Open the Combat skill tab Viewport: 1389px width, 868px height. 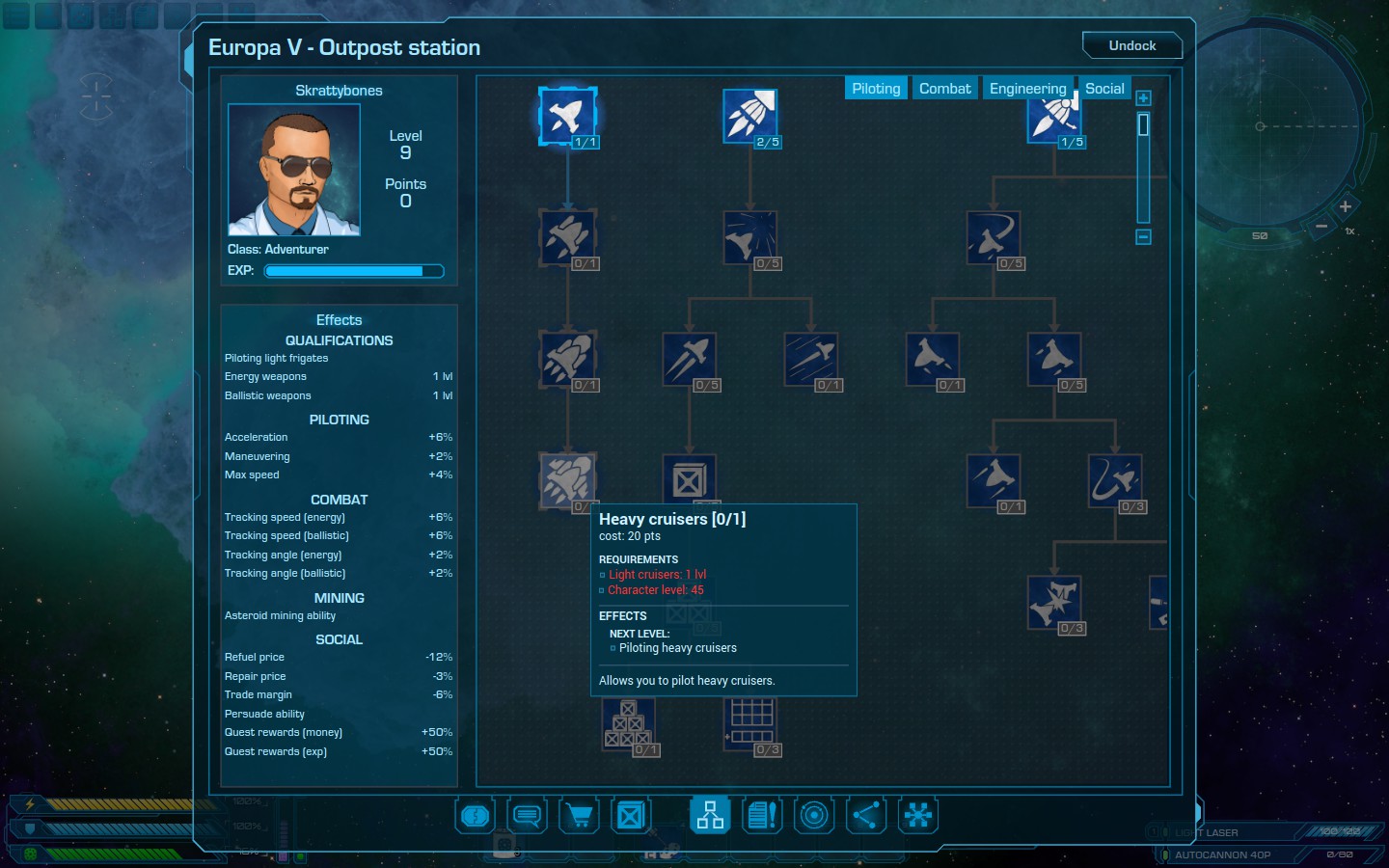pyautogui.click(x=944, y=89)
